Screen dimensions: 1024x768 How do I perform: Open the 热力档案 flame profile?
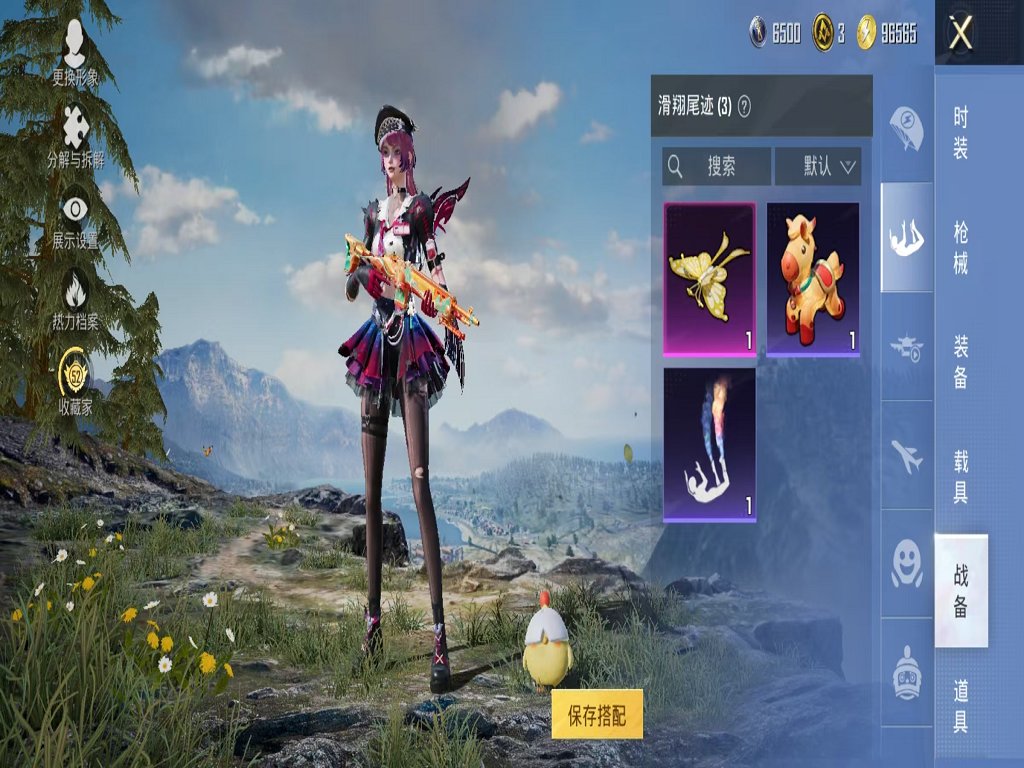pyautogui.click(x=76, y=300)
